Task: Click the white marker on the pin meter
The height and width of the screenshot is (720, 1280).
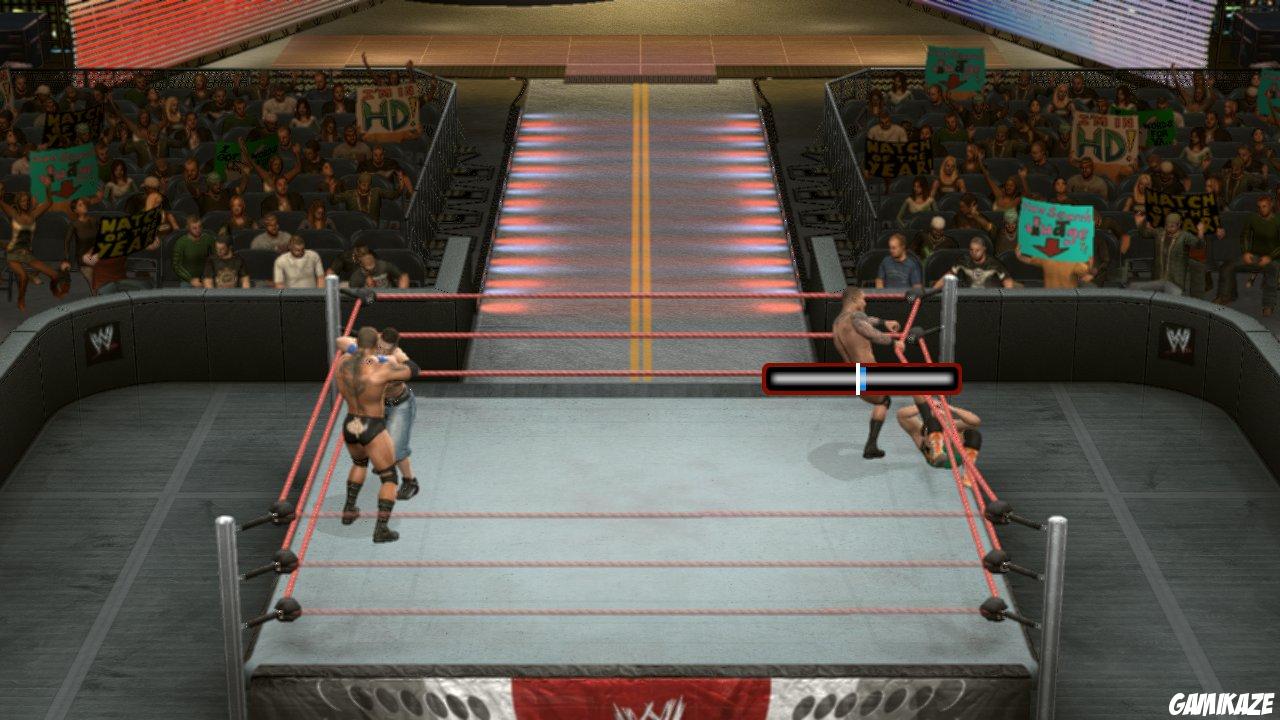Action: click(x=859, y=378)
